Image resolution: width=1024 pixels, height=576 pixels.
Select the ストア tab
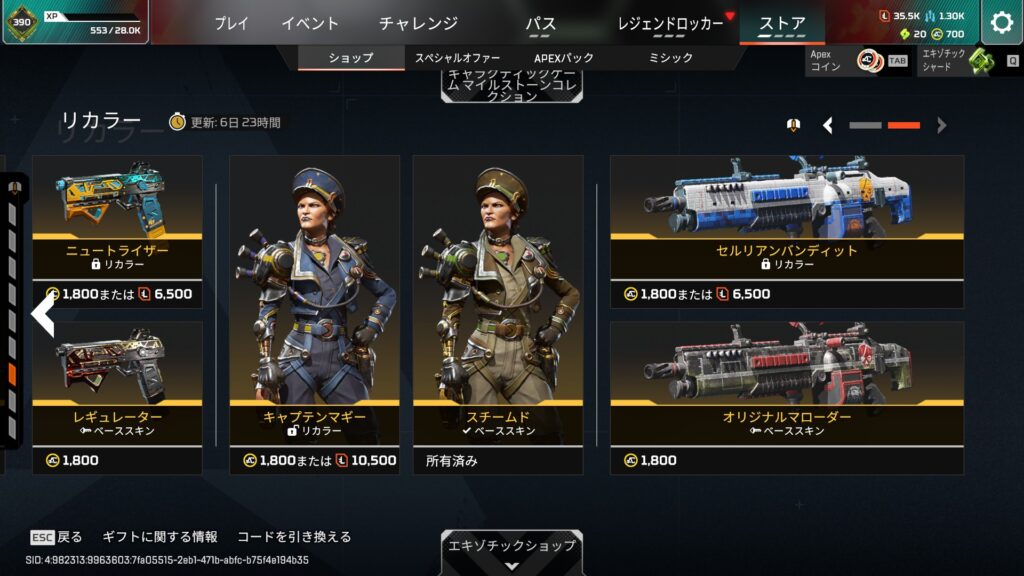pos(781,23)
